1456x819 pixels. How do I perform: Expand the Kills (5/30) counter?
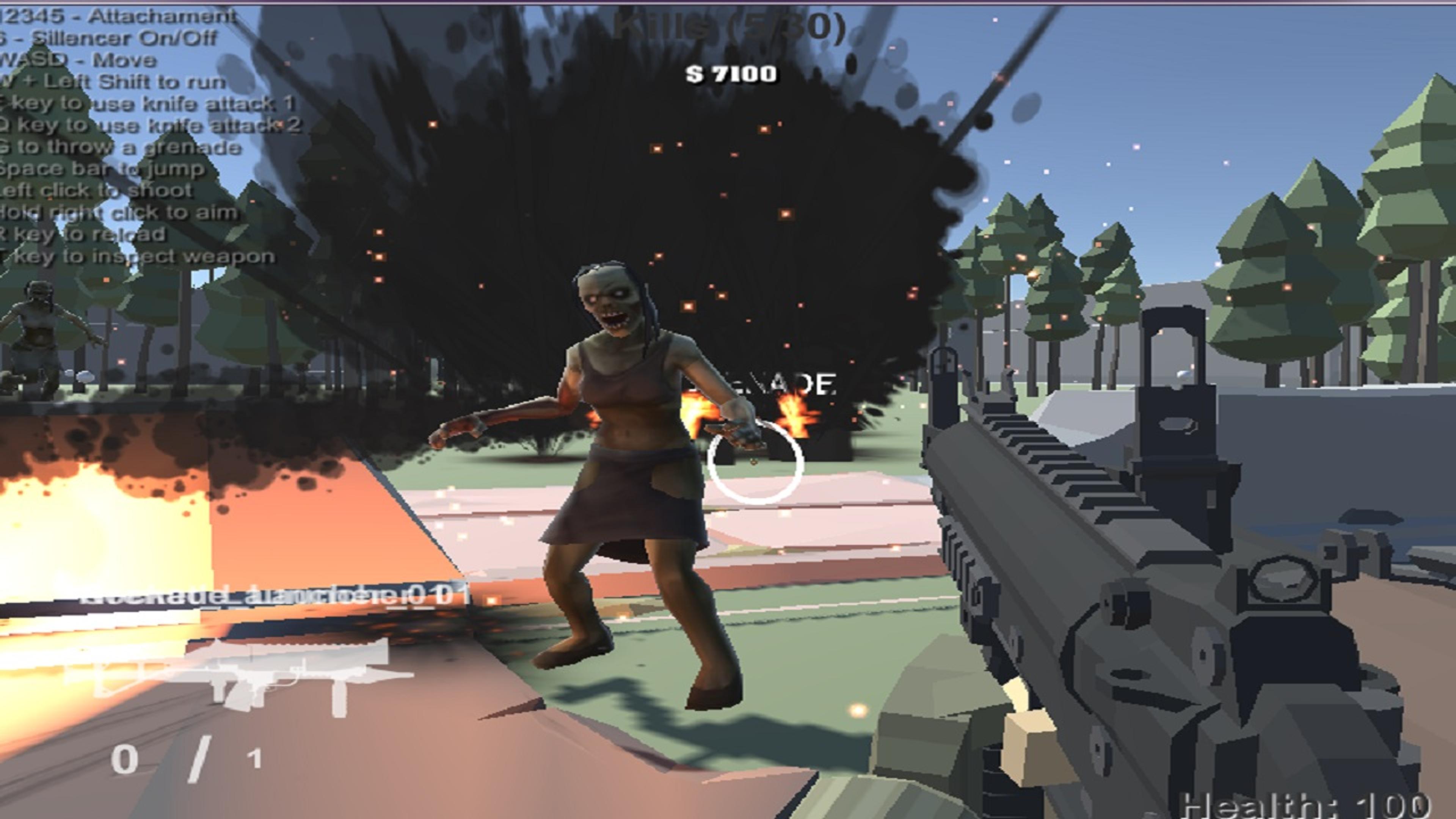(729, 25)
